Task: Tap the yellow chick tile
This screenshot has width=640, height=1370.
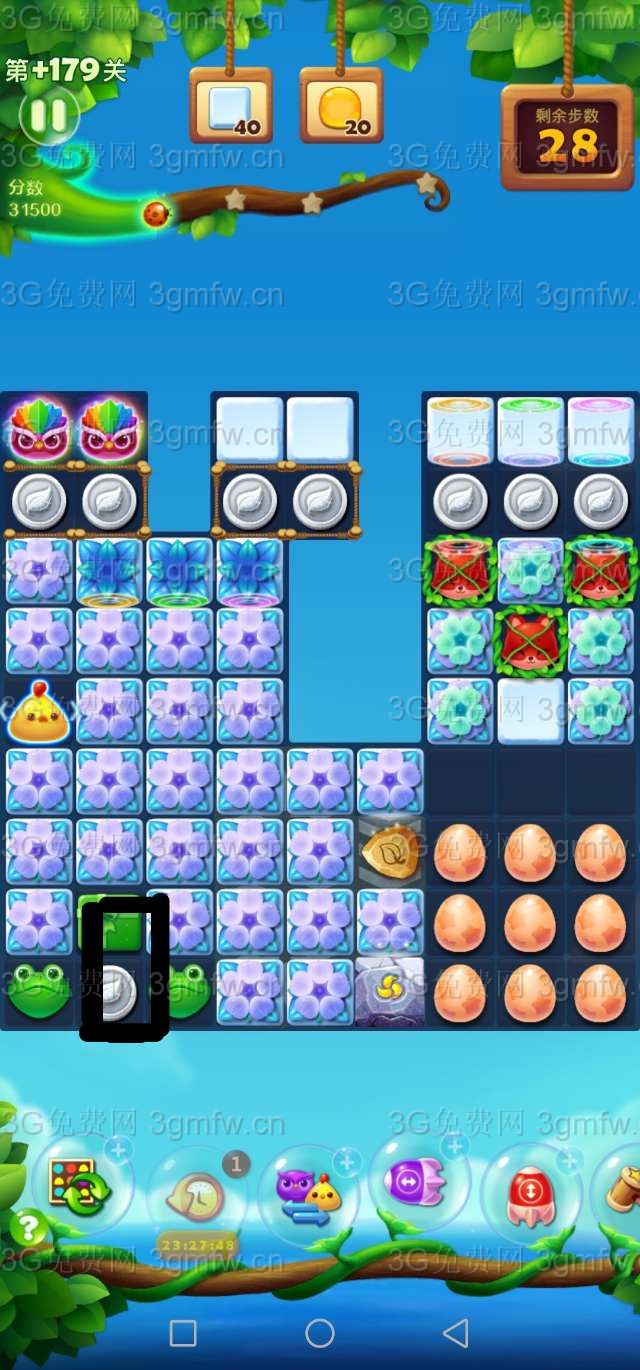Action: click(x=39, y=713)
